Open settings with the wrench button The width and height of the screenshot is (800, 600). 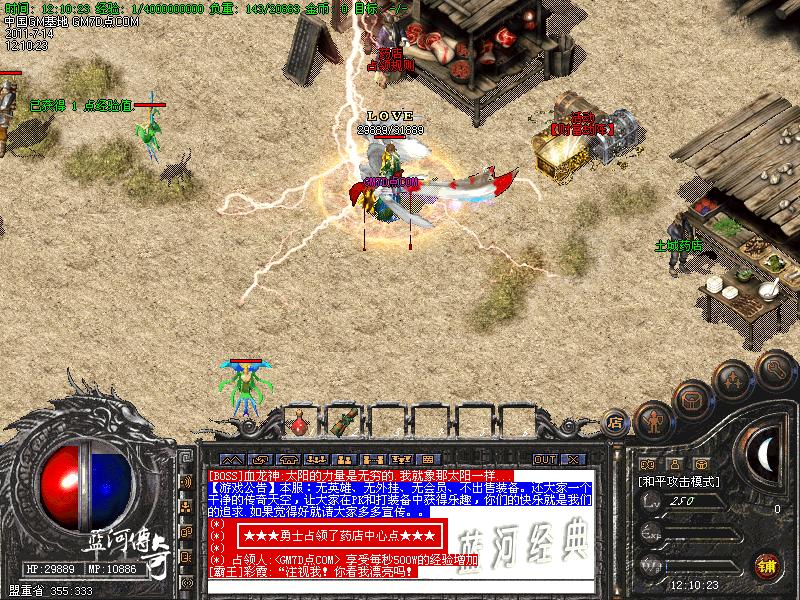click(775, 368)
